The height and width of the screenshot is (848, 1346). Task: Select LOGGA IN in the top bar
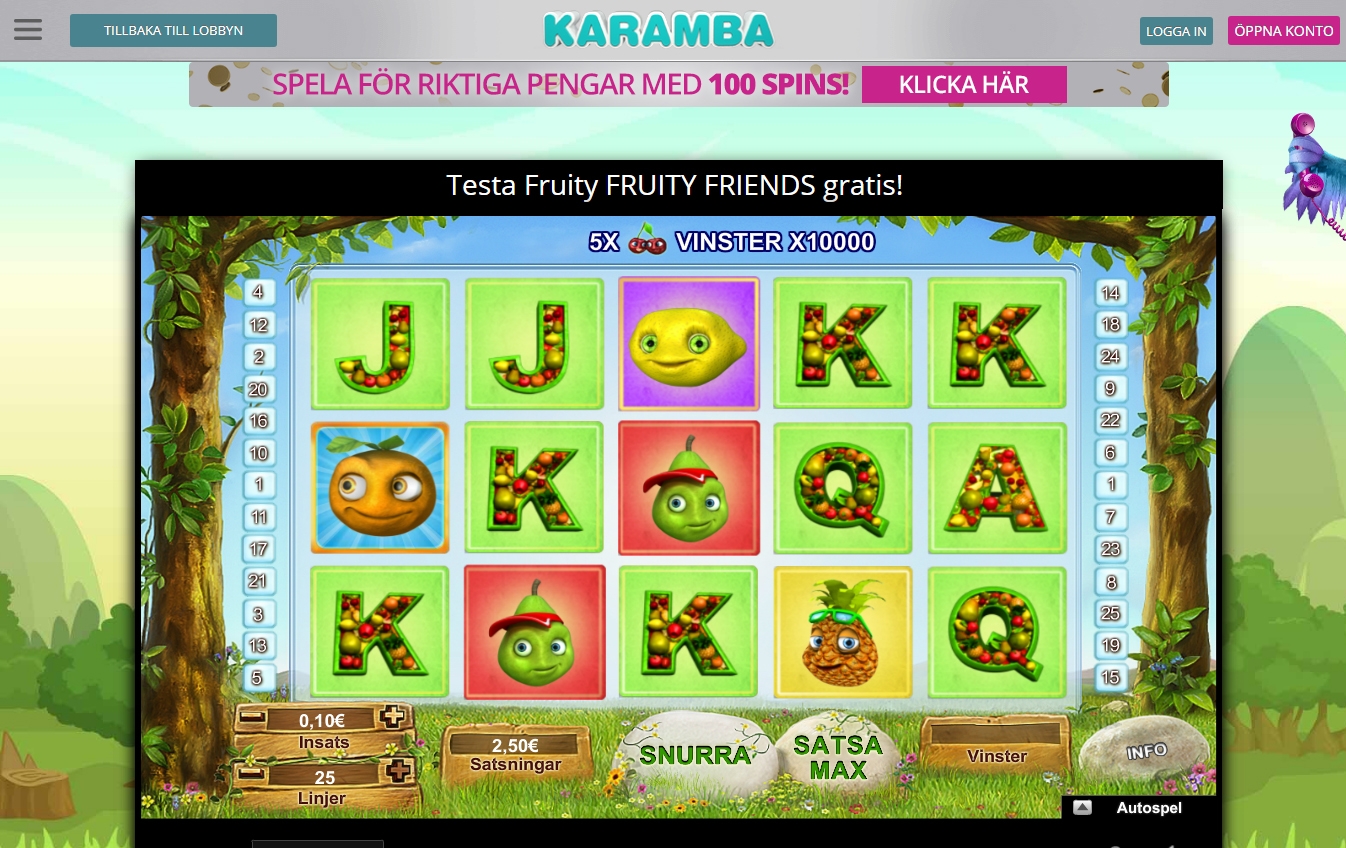coord(1175,31)
